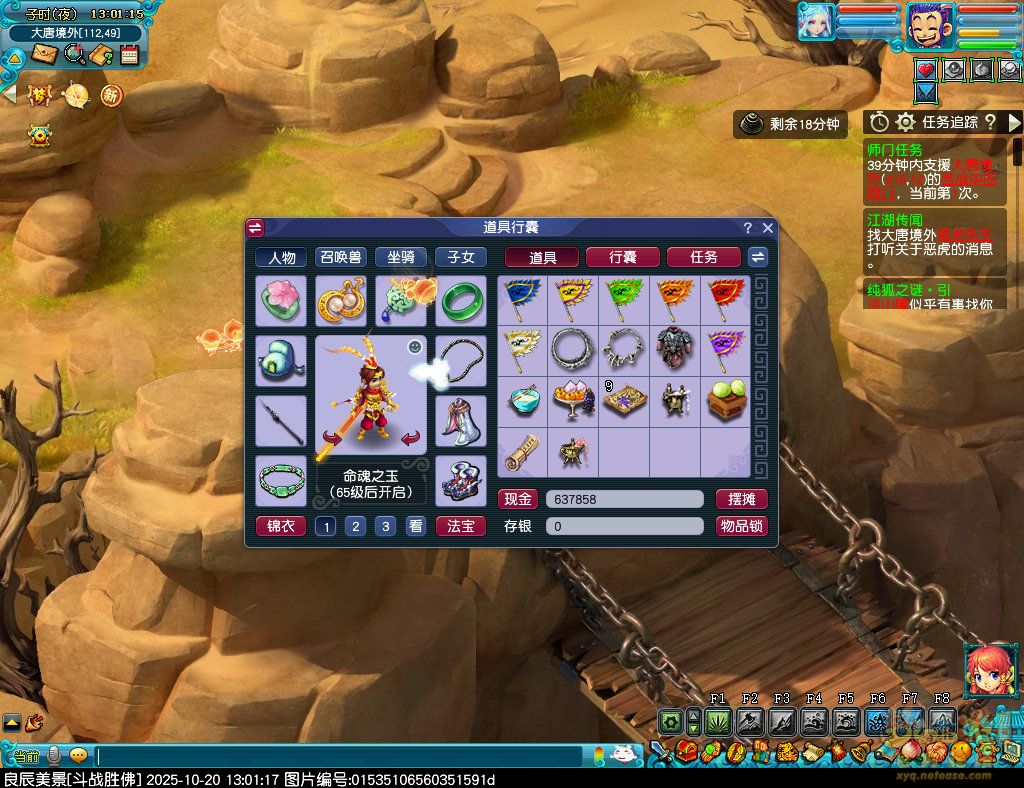Viewport: 1024px width, 788px height.
Task: Click the 摆摊 stall button
Action: (x=742, y=499)
